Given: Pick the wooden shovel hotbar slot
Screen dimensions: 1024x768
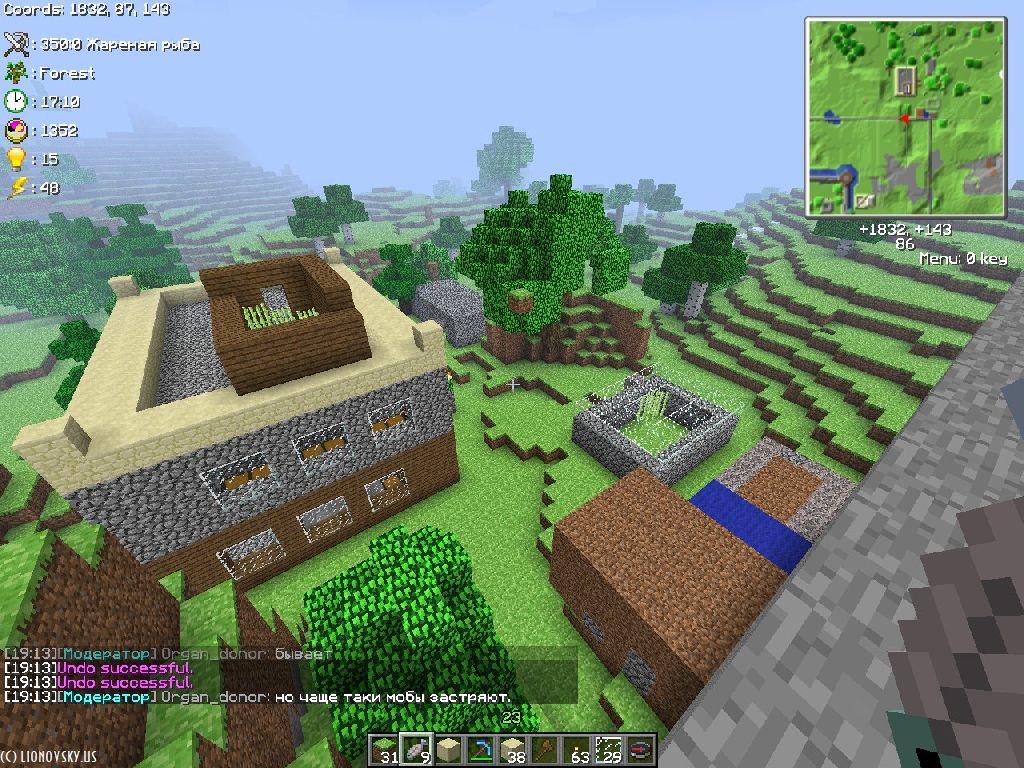Looking at the screenshot, I should tap(545, 749).
